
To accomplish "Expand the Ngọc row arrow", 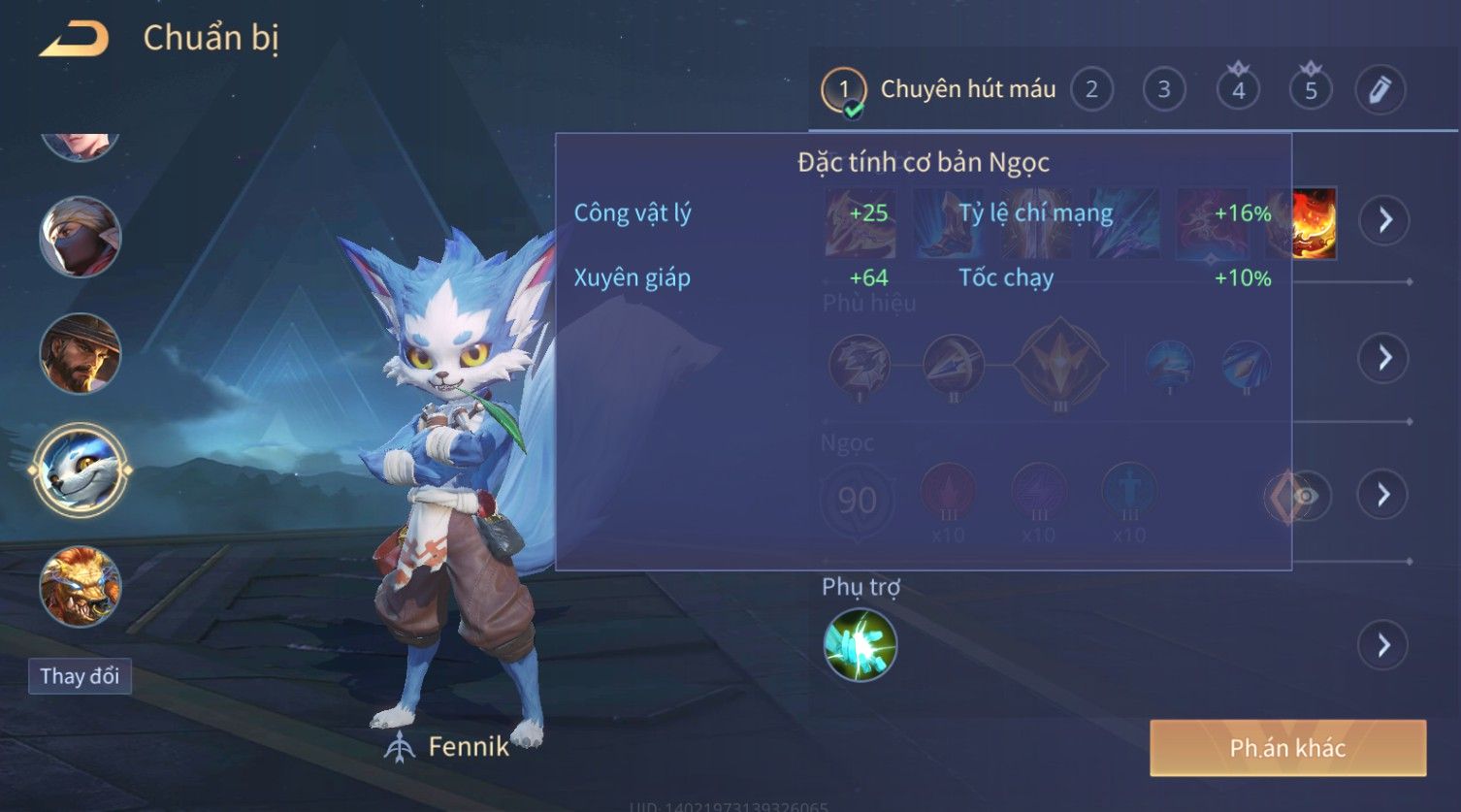I will point(1383,495).
